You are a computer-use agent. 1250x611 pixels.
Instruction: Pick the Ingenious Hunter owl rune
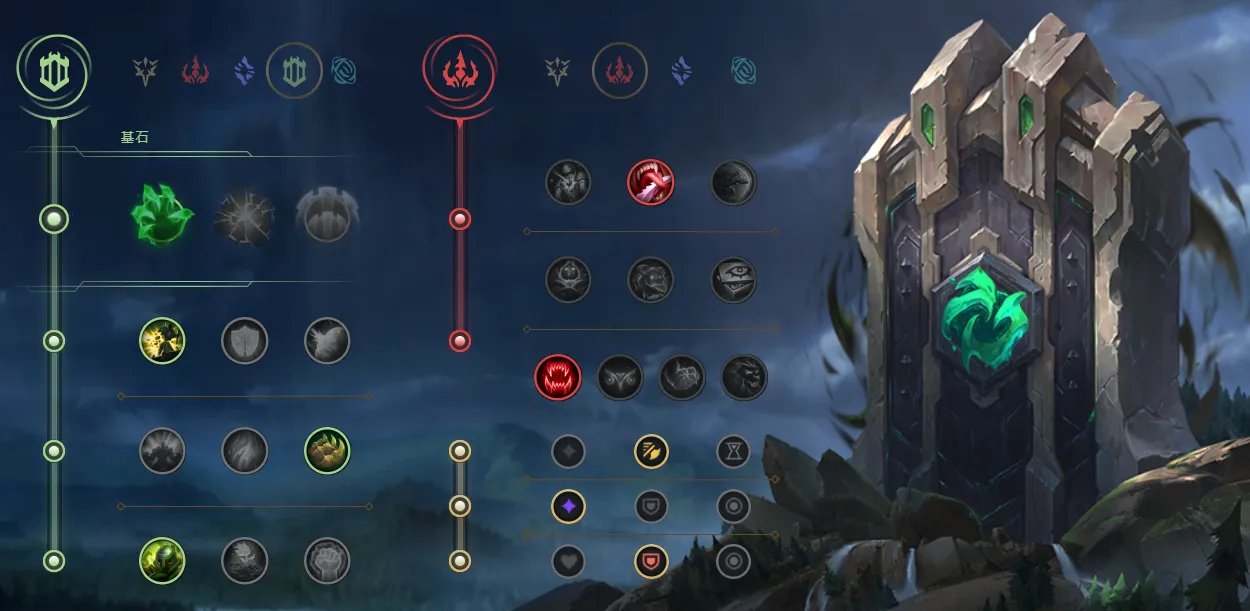pos(620,377)
